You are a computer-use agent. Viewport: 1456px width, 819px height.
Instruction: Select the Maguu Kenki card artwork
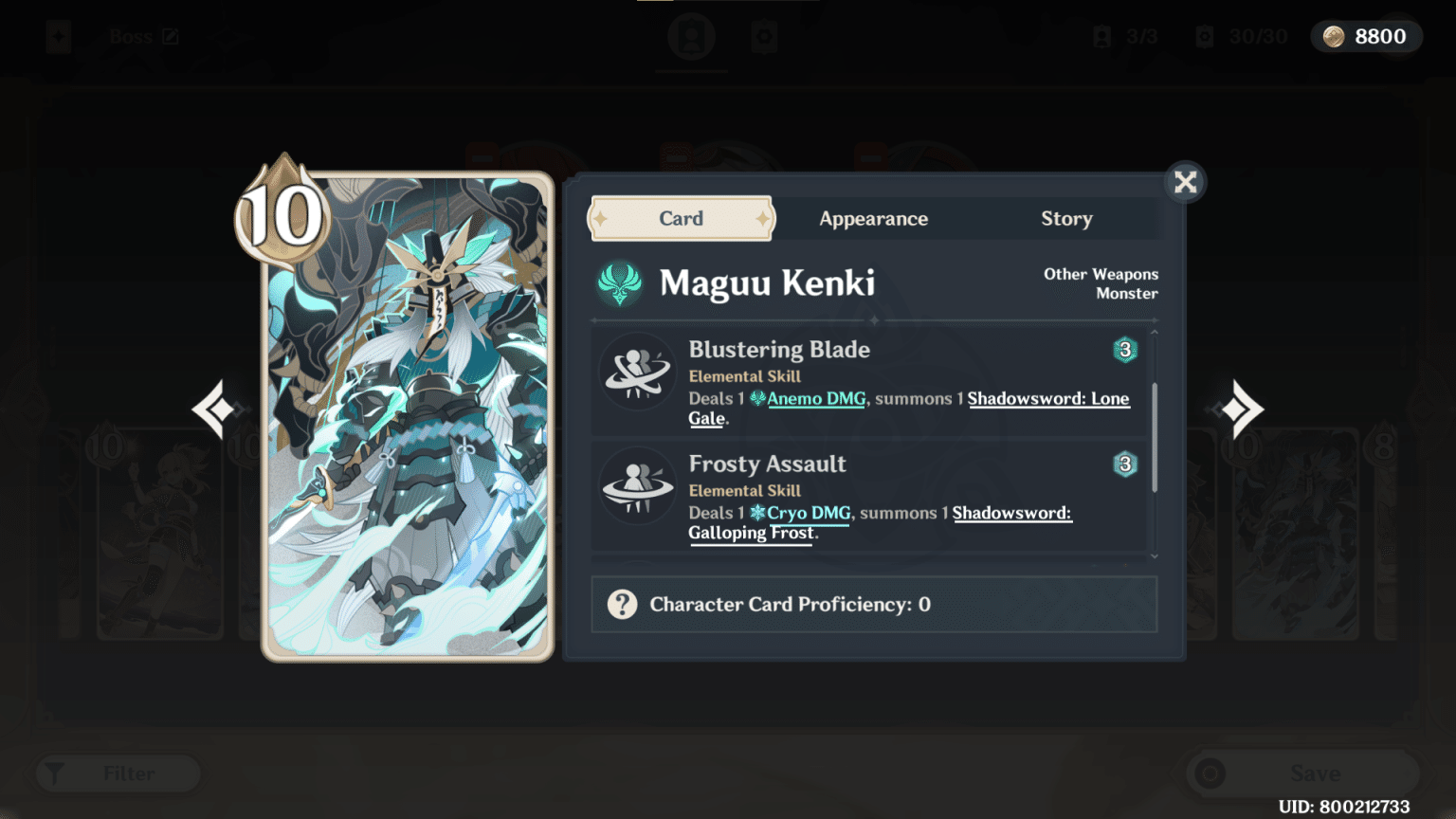click(408, 417)
